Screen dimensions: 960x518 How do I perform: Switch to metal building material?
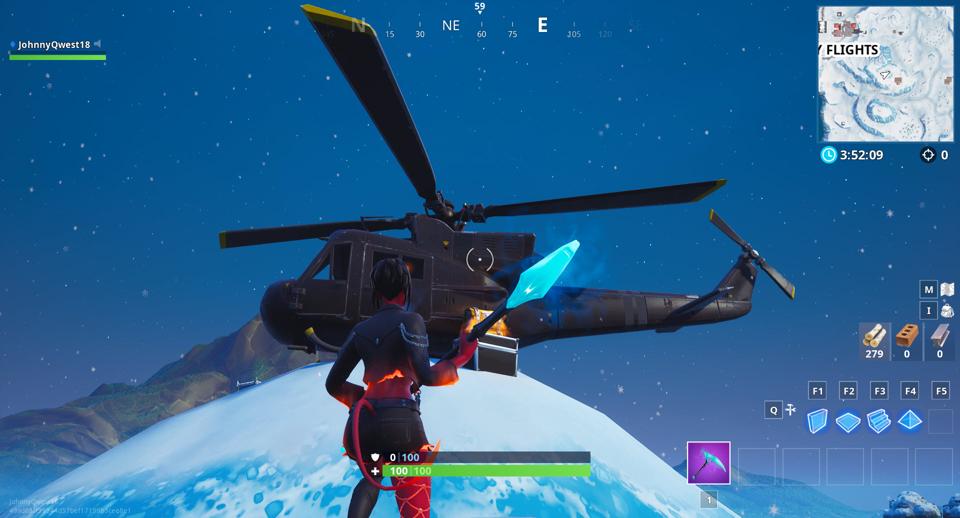[x=940, y=337]
